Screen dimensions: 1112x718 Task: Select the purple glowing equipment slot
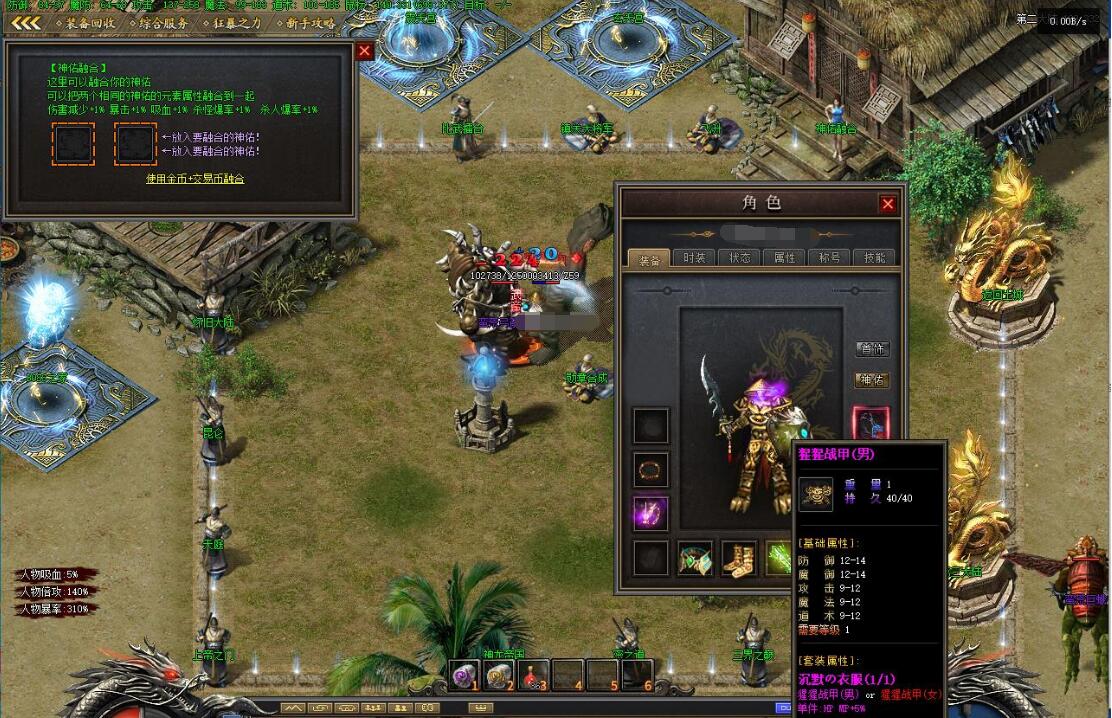click(x=651, y=513)
